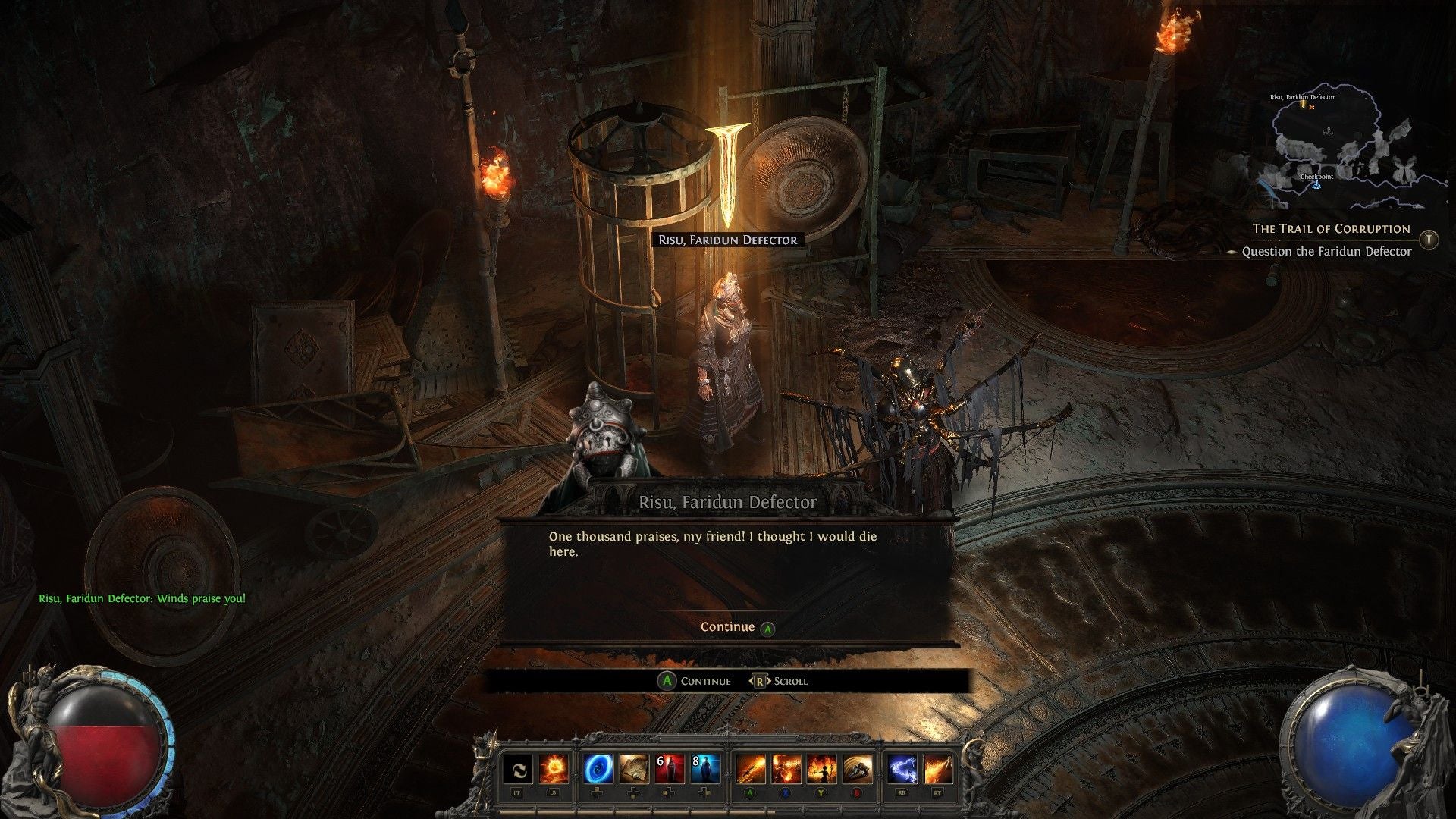The height and width of the screenshot is (819, 1456).
Task: Click the blue portal dodge skill icon
Action: pos(598,769)
